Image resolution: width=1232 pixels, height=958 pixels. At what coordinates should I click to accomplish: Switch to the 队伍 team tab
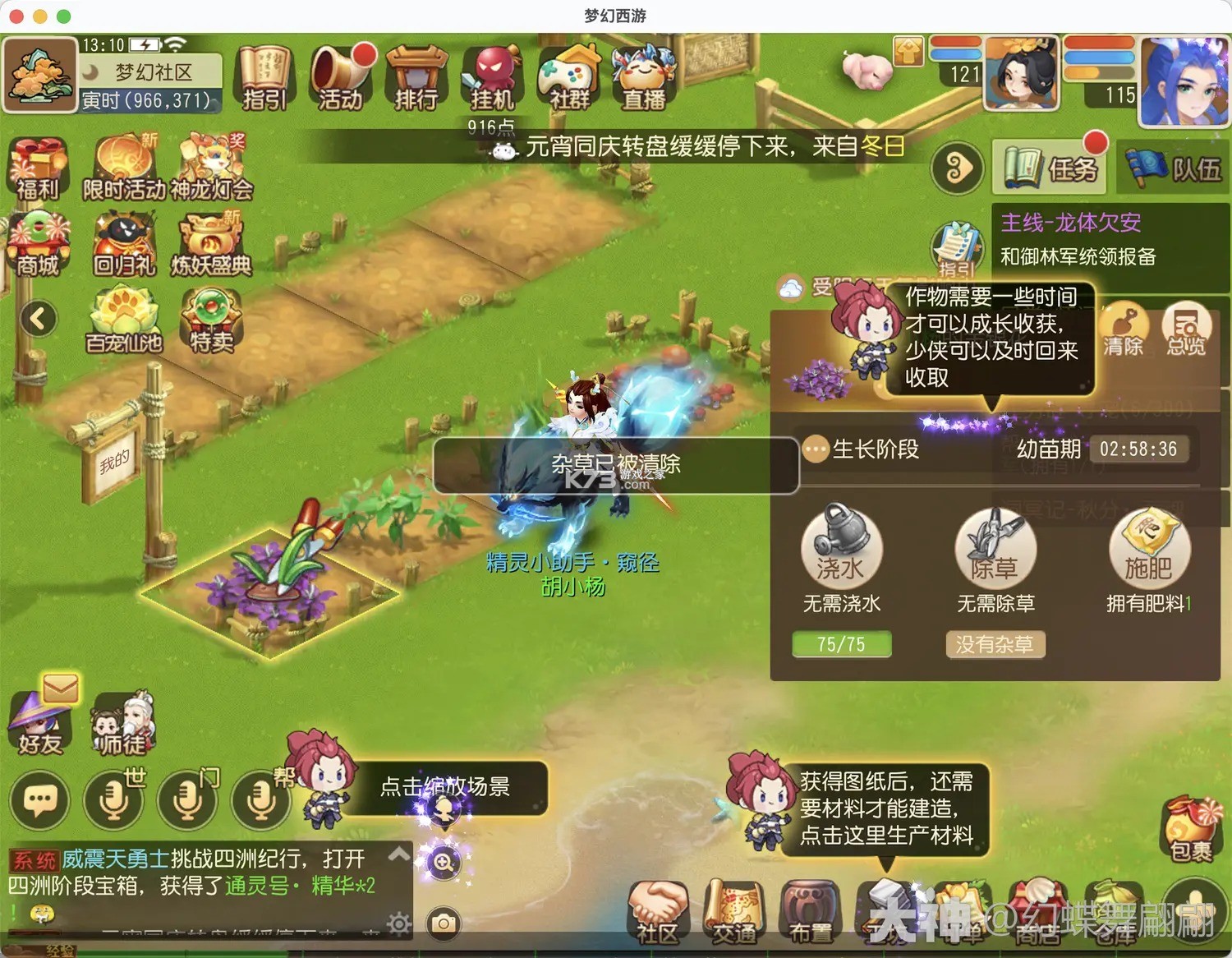click(x=1172, y=164)
